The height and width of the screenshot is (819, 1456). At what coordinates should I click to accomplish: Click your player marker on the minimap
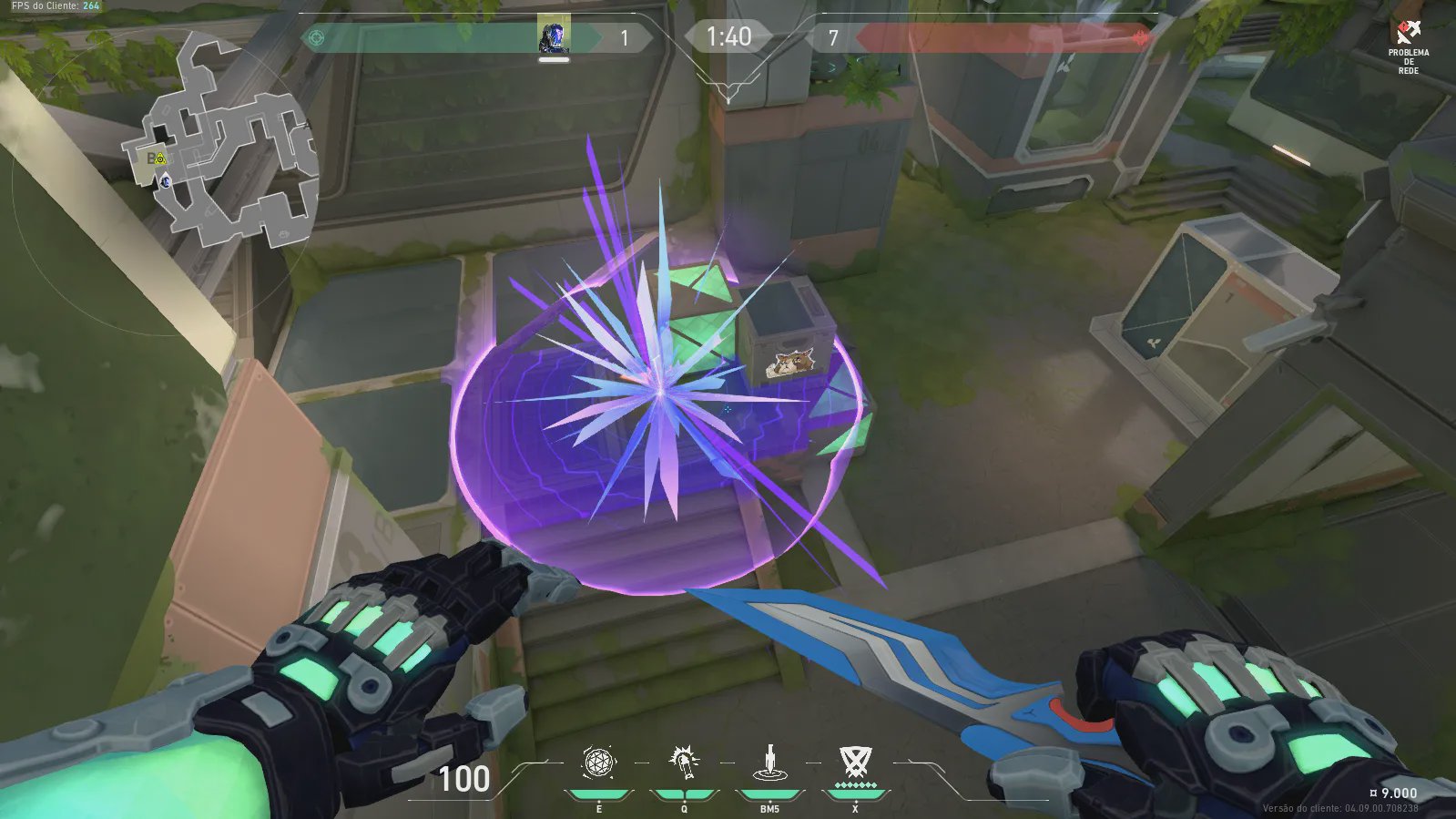pos(166,181)
